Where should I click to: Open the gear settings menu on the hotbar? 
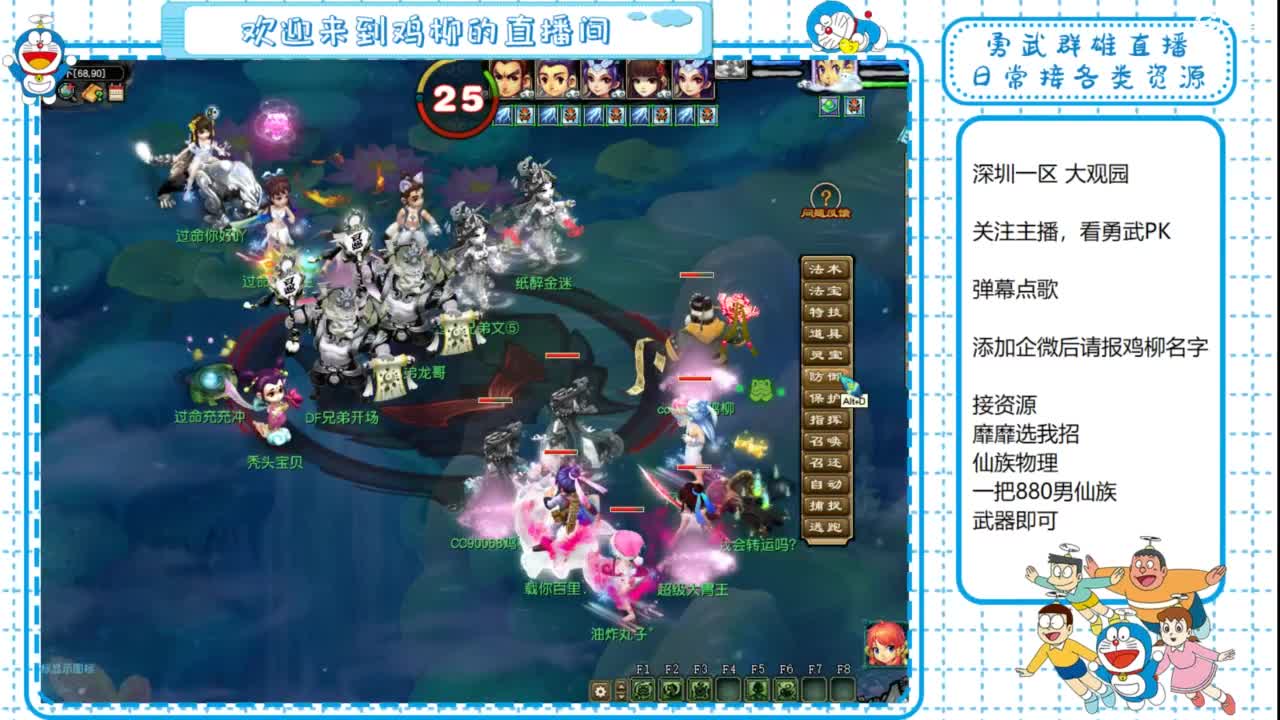pyautogui.click(x=600, y=690)
